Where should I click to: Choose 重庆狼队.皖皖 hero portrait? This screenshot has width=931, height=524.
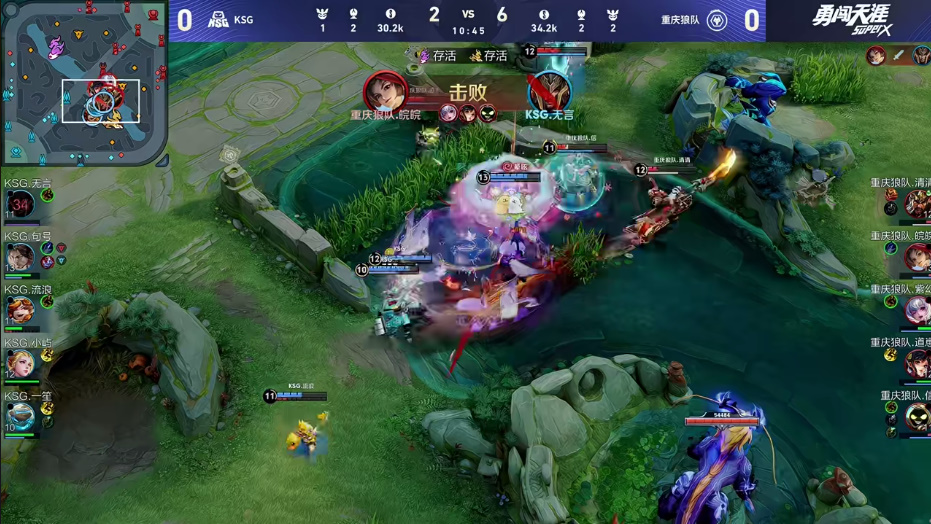[917, 258]
